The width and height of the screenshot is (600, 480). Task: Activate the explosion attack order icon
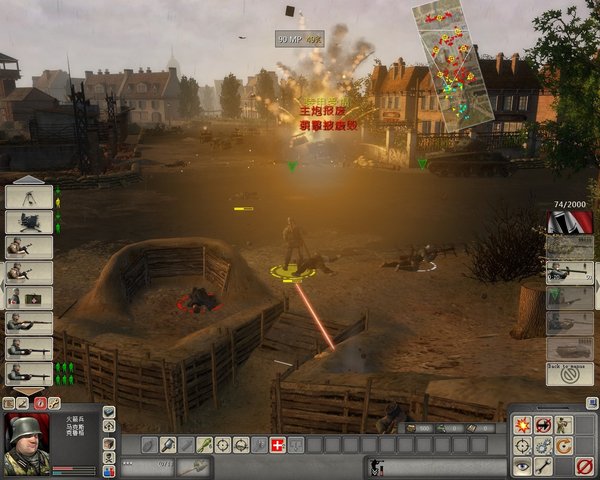(x=522, y=424)
